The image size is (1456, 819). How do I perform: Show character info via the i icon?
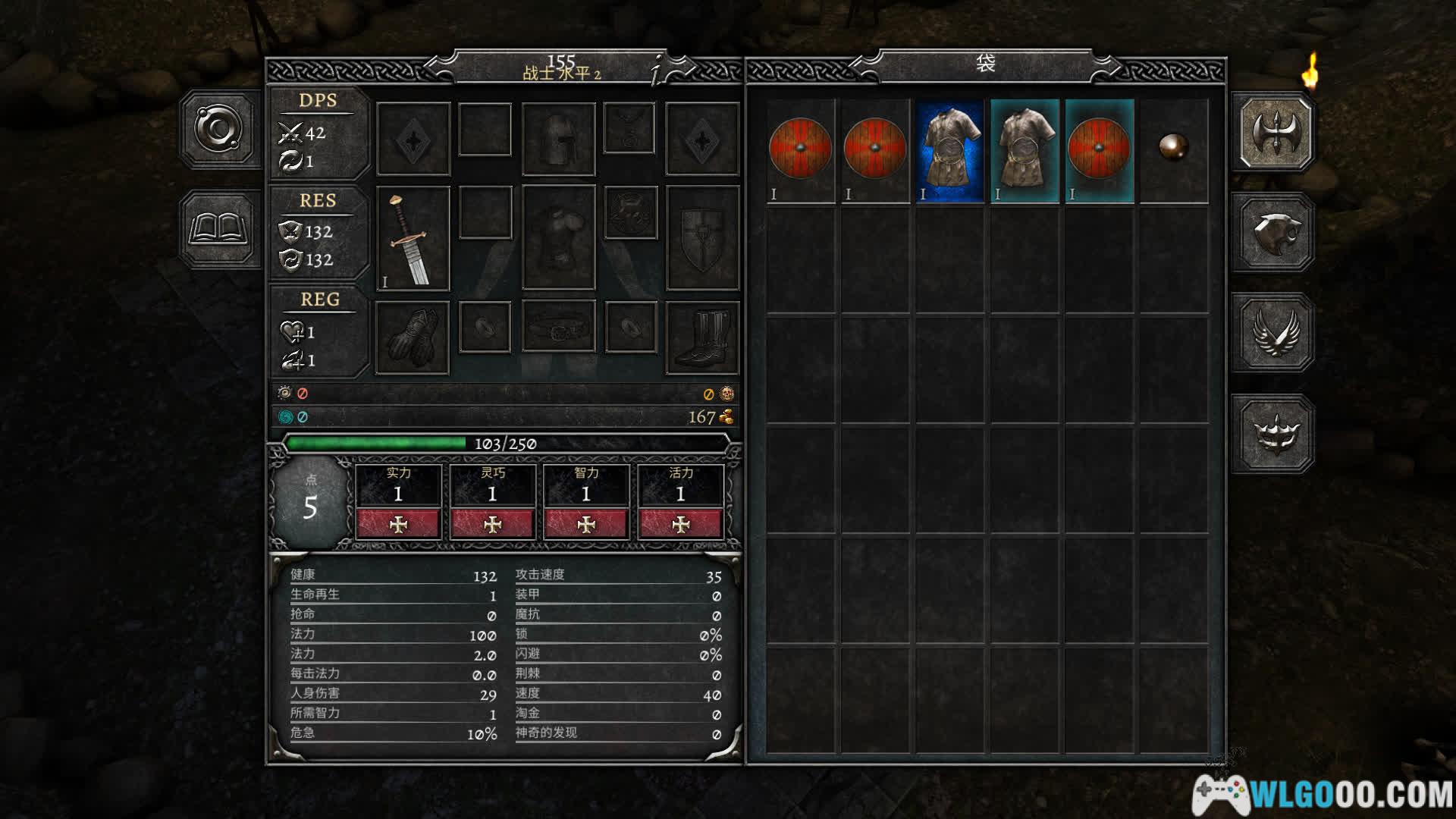pyautogui.click(x=658, y=70)
